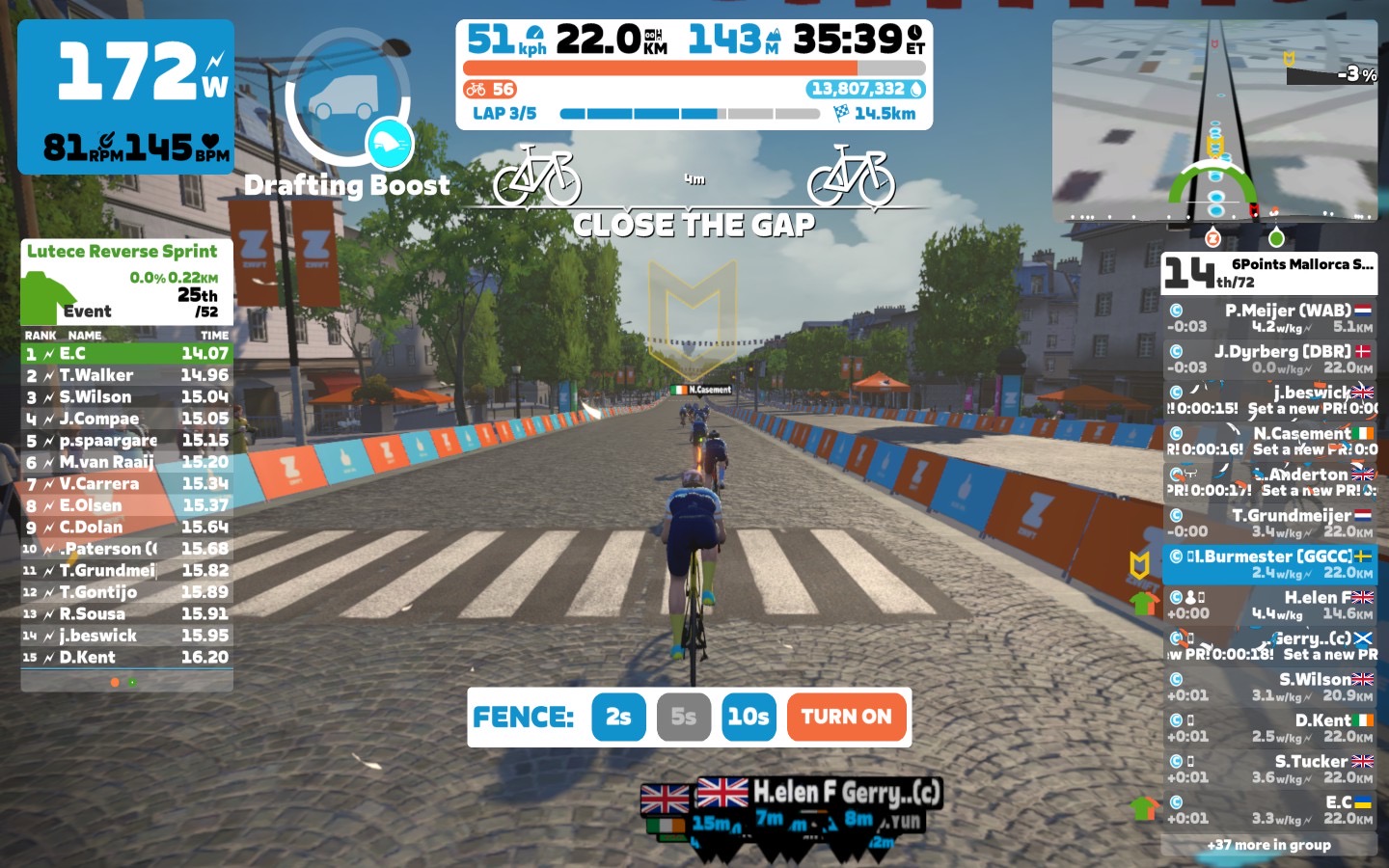This screenshot has width=1389, height=868.
Task: Select T.Grundmeijer in nearby riders list
Action: tap(1269, 523)
